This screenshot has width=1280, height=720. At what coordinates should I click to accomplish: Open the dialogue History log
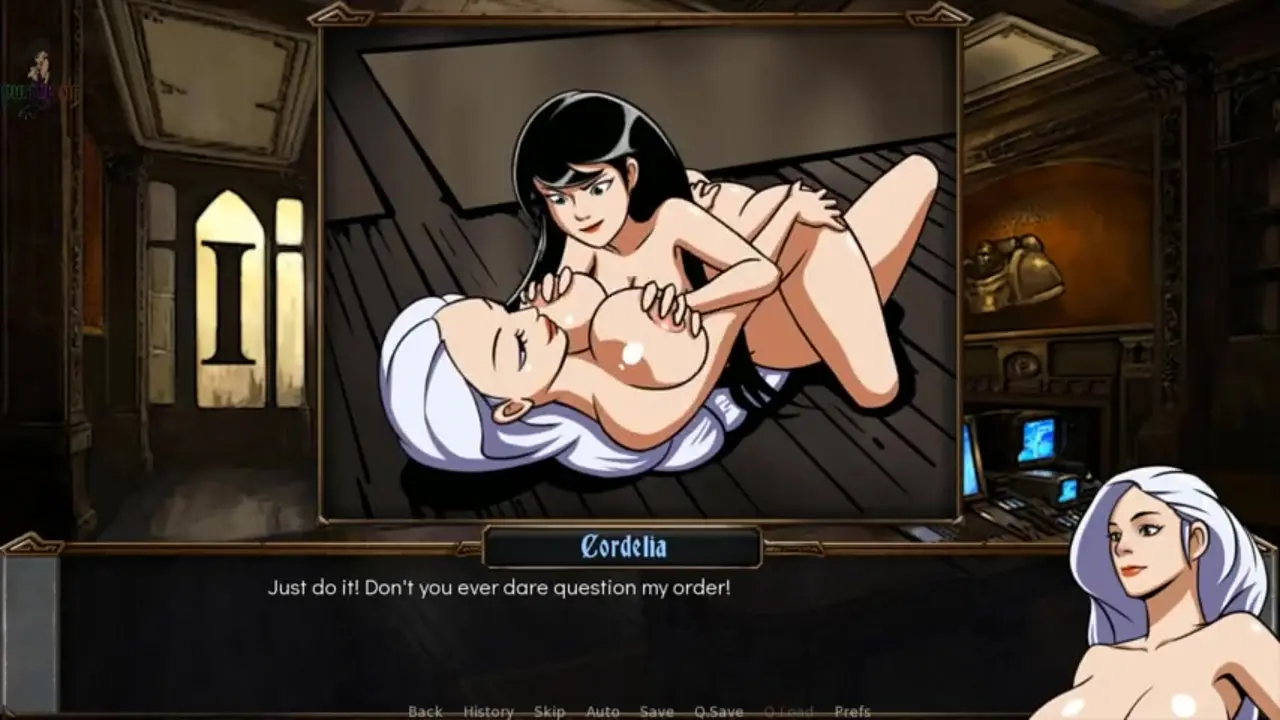coord(488,711)
